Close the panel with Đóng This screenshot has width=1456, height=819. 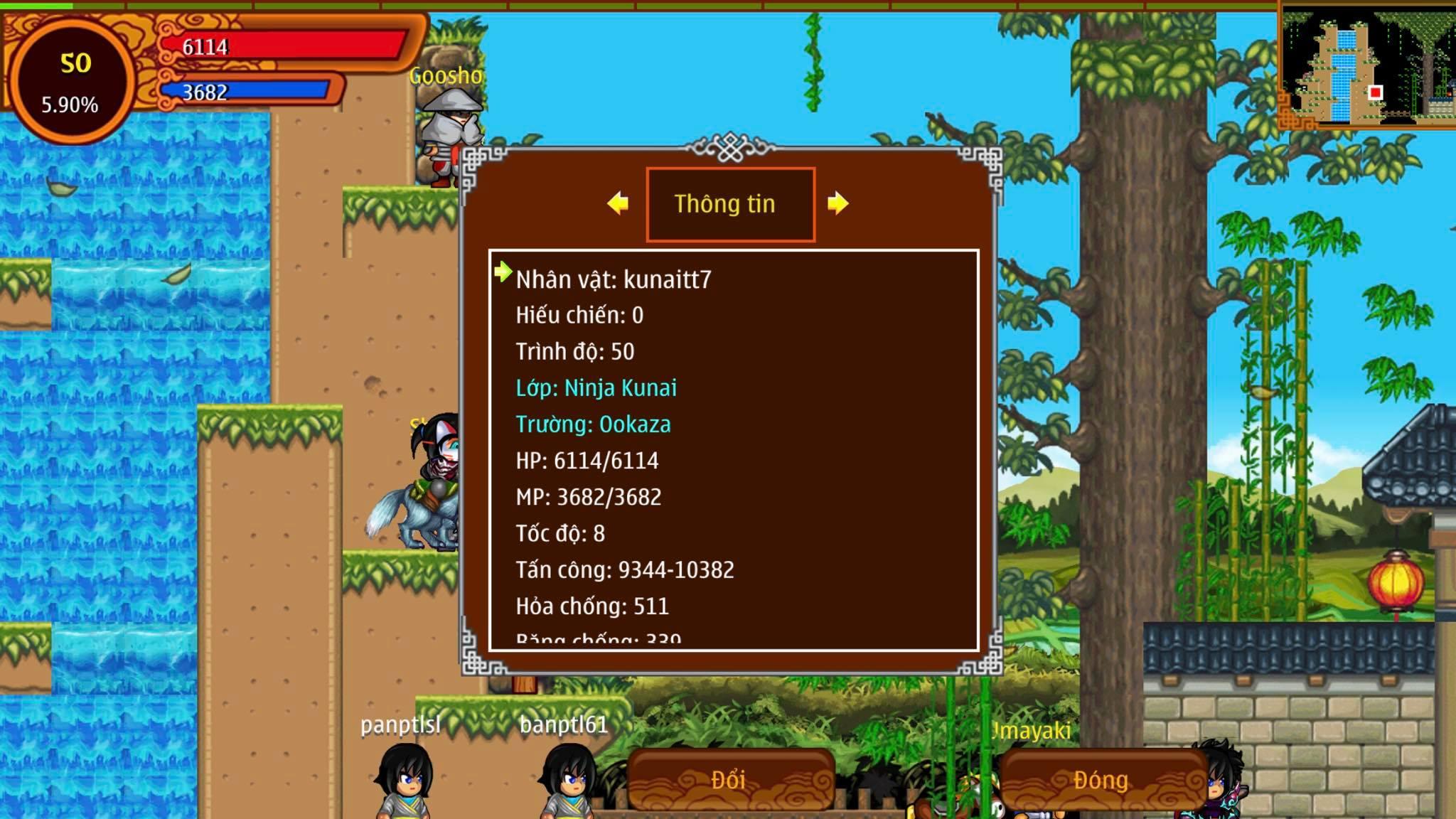1101,780
